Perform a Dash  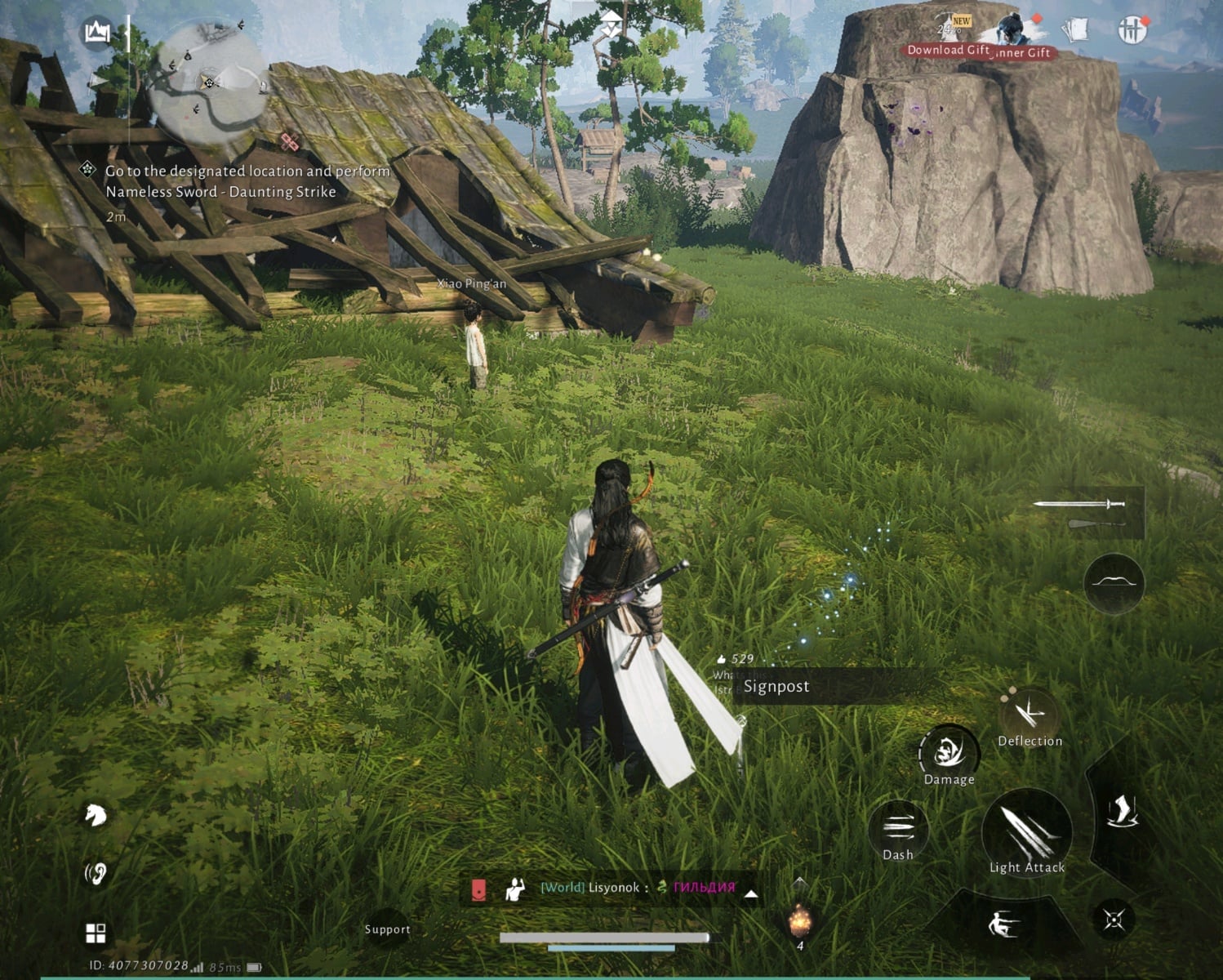click(897, 831)
